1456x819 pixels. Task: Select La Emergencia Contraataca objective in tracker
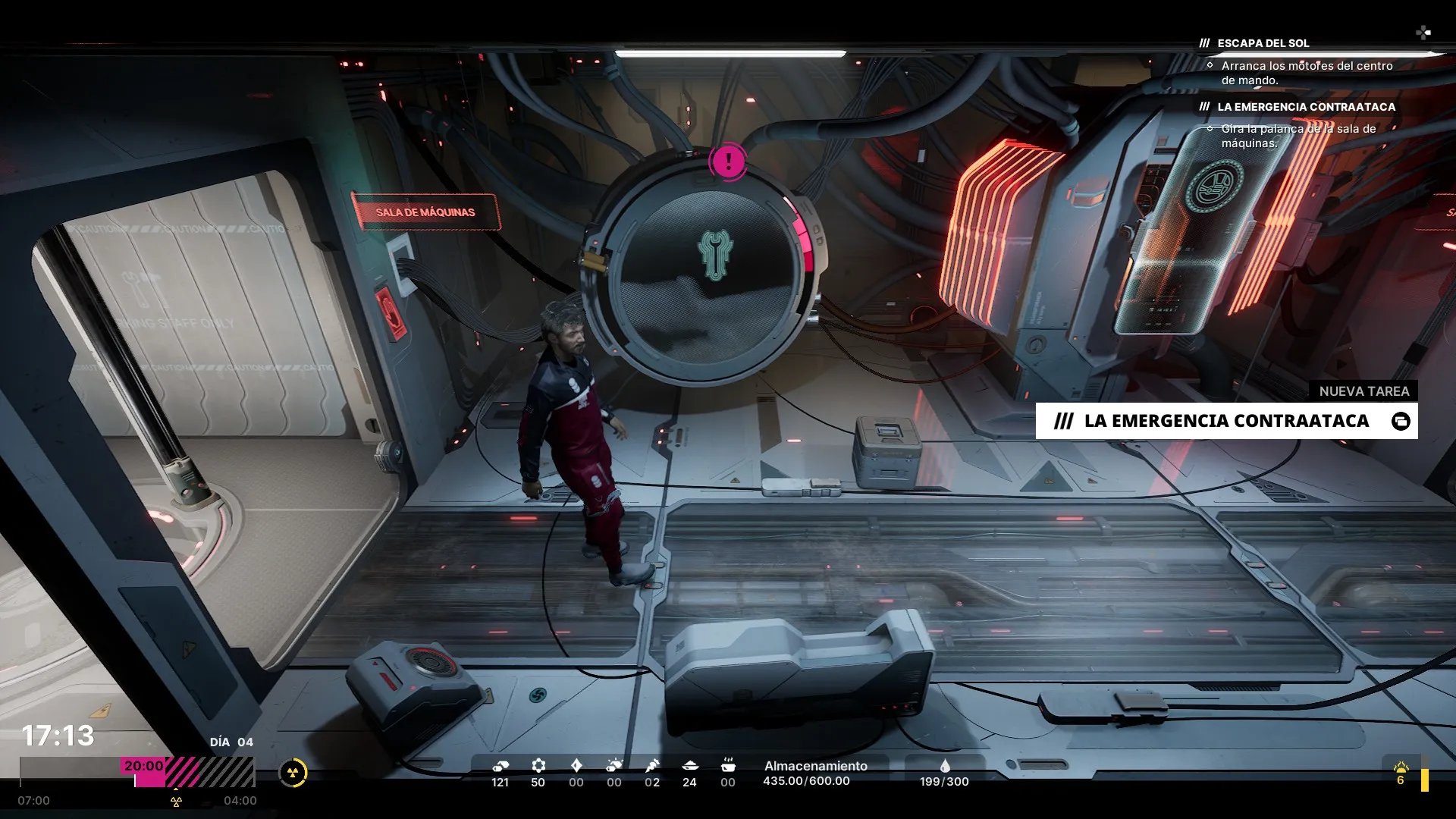(x=1306, y=107)
